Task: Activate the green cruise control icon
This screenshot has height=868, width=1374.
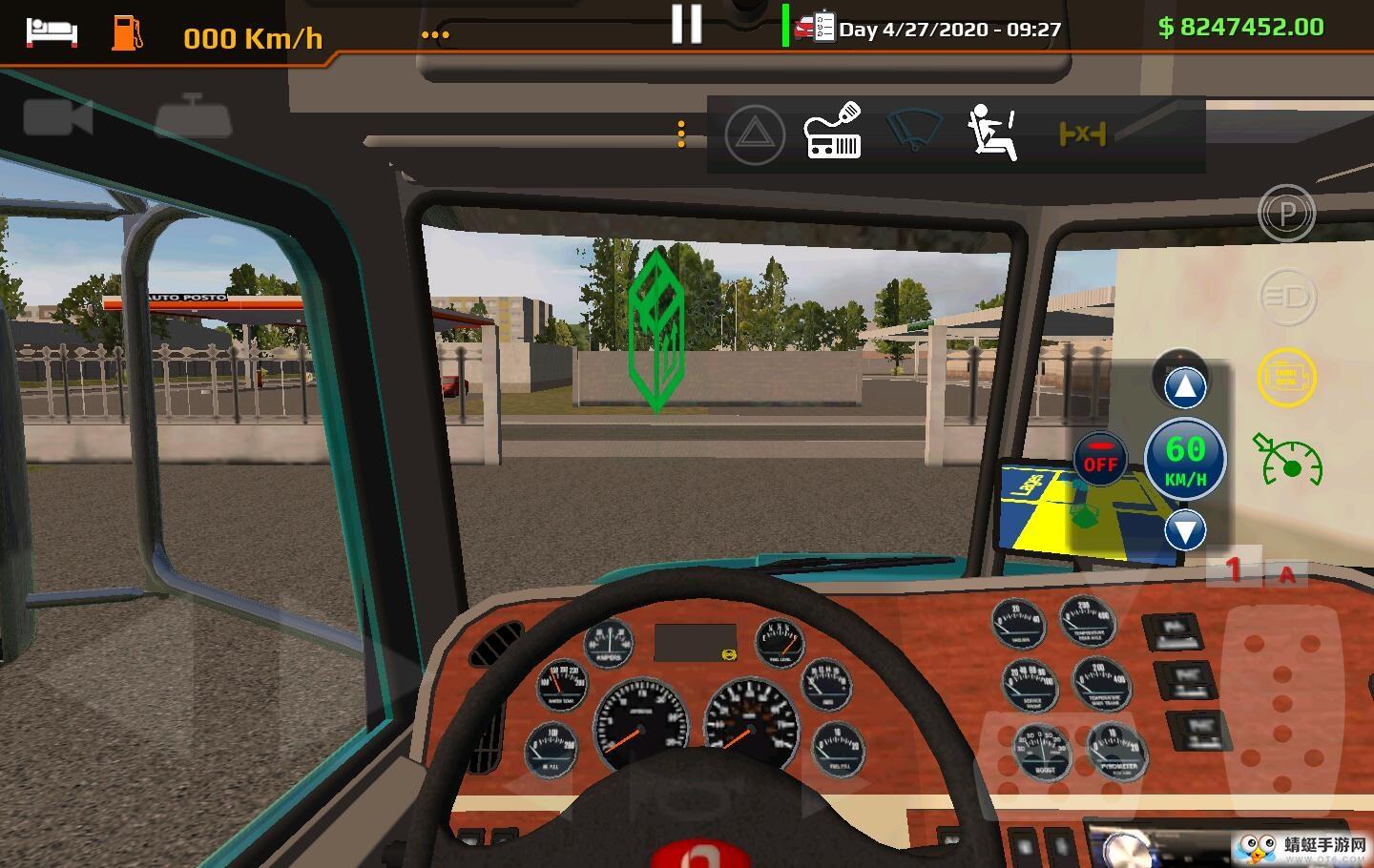Action: [x=1287, y=459]
